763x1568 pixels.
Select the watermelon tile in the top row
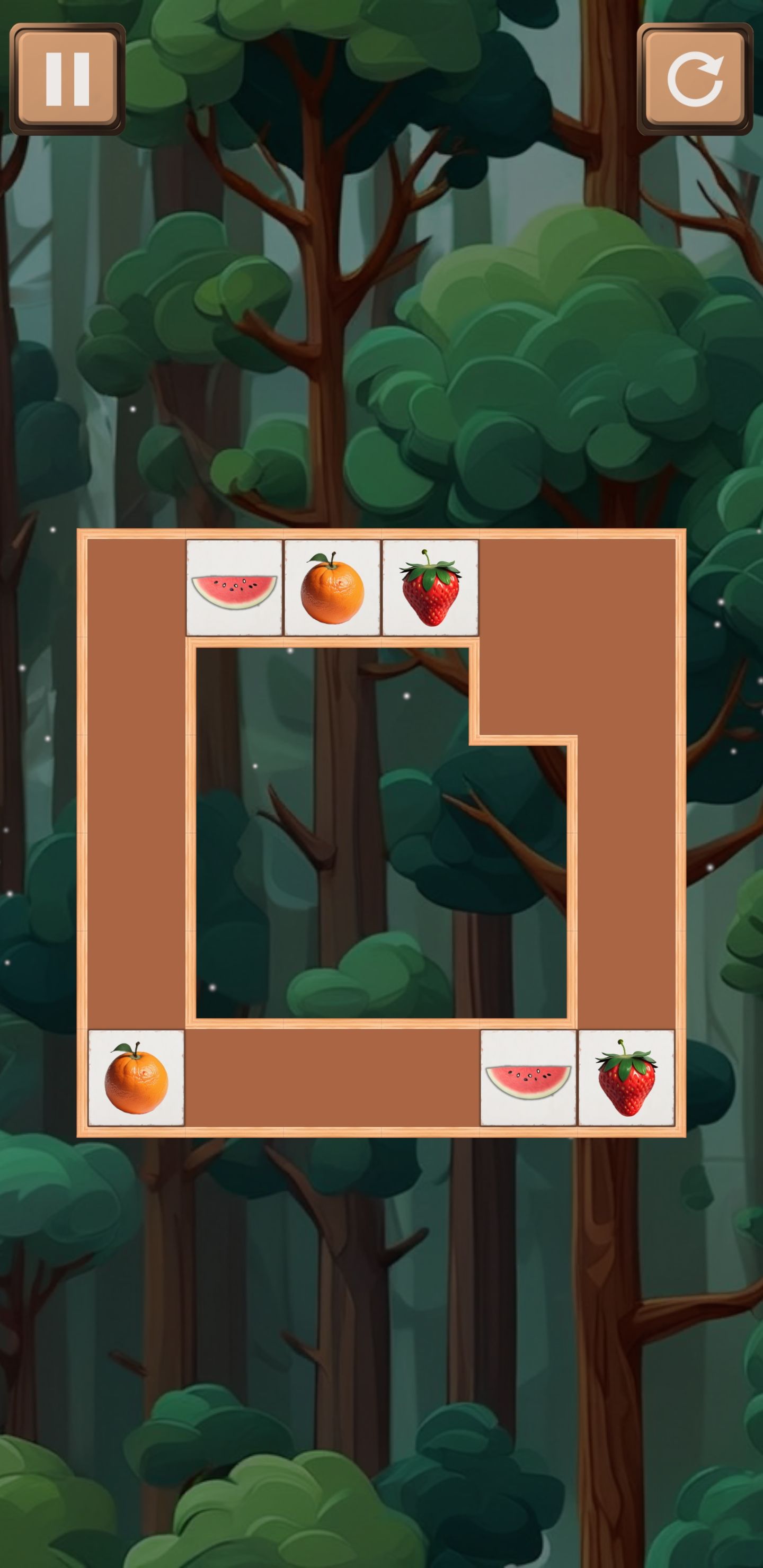tap(234, 588)
